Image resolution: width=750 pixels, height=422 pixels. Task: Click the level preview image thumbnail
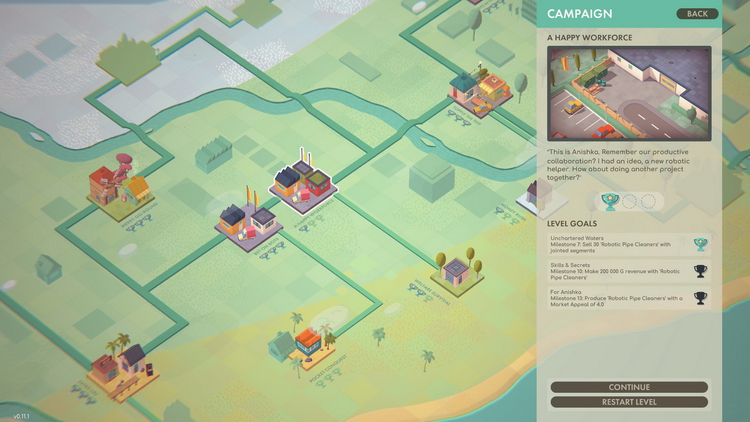pyautogui.click(x=629, y=93)
